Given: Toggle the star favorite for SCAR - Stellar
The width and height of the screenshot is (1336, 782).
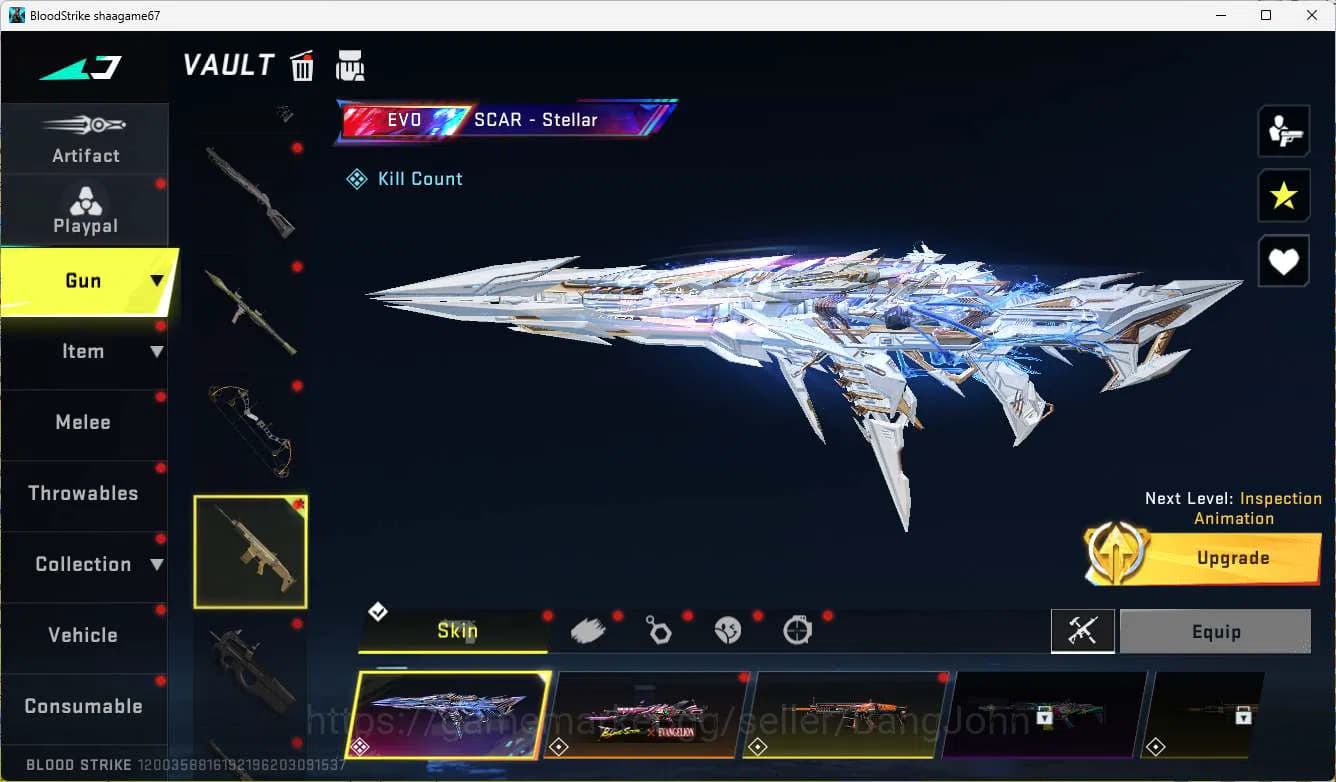Looking at the screenshot, I should 1283,196.
